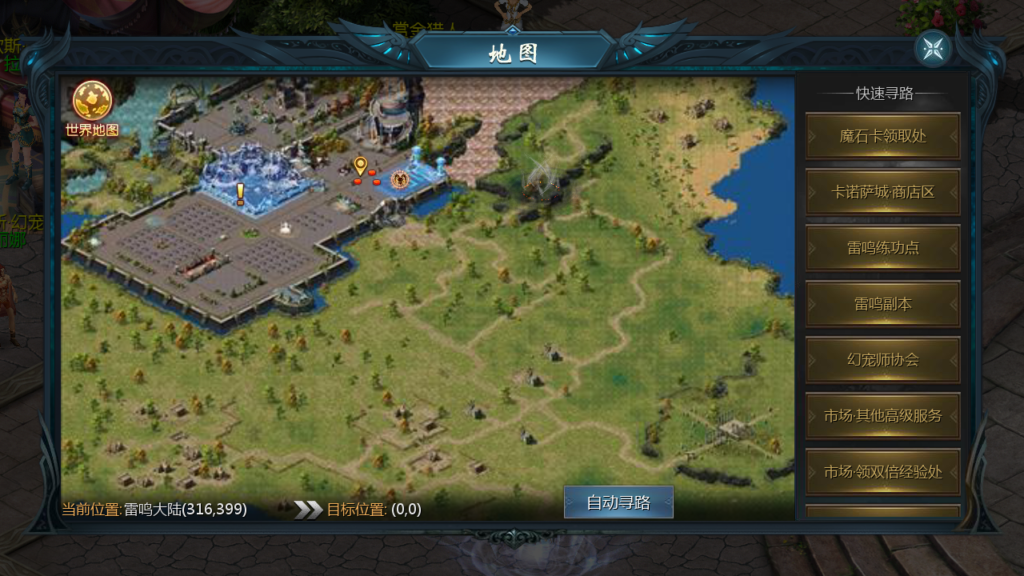
Task: Pick 幻宠师协会 from quick routes
Action: tap(883, 360)
